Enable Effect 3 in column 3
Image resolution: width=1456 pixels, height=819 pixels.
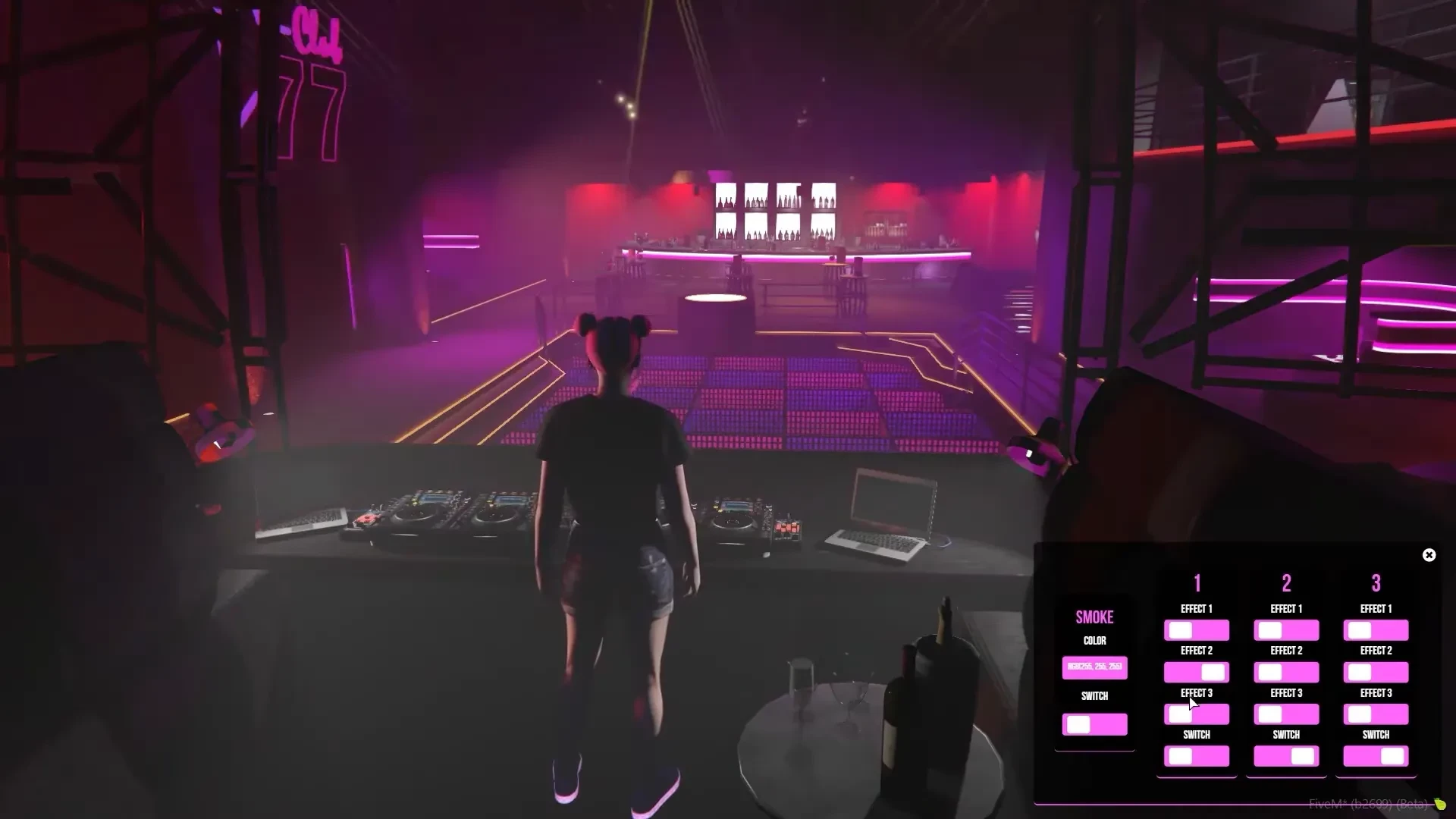point(1376,714)
